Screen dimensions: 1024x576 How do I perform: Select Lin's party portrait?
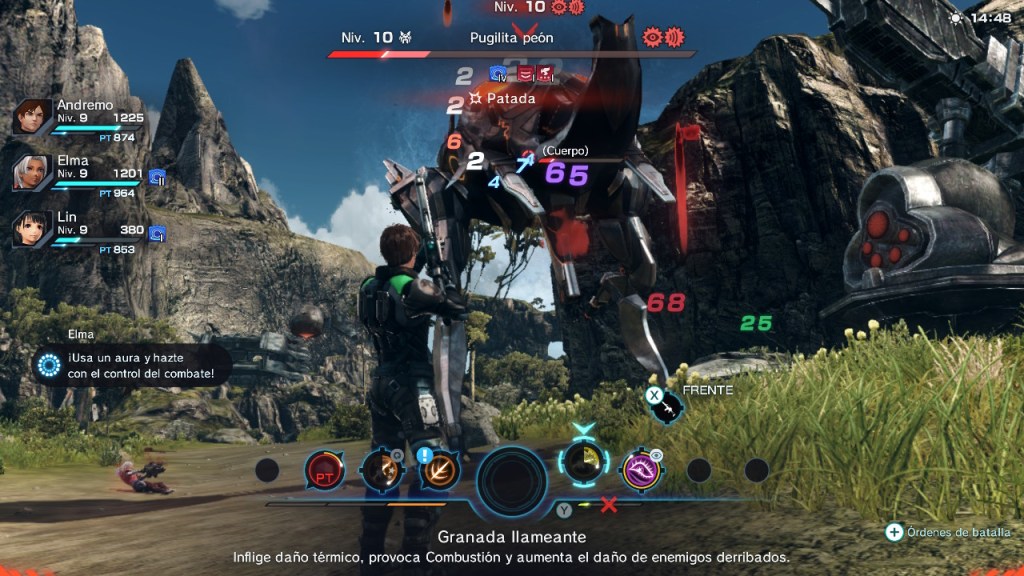coord(32,229)
